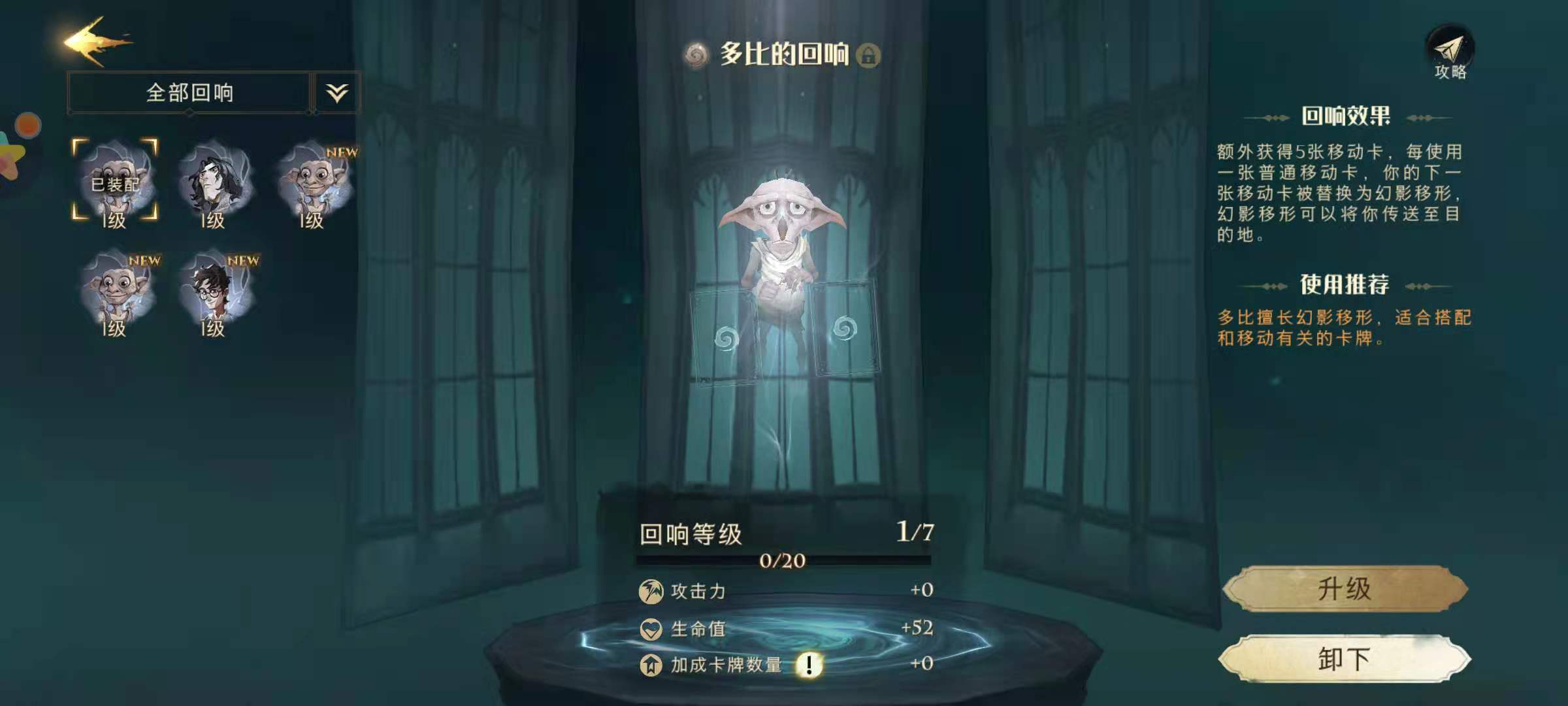Click the double chevron beside the echo filter

click(x=335, y=92)
